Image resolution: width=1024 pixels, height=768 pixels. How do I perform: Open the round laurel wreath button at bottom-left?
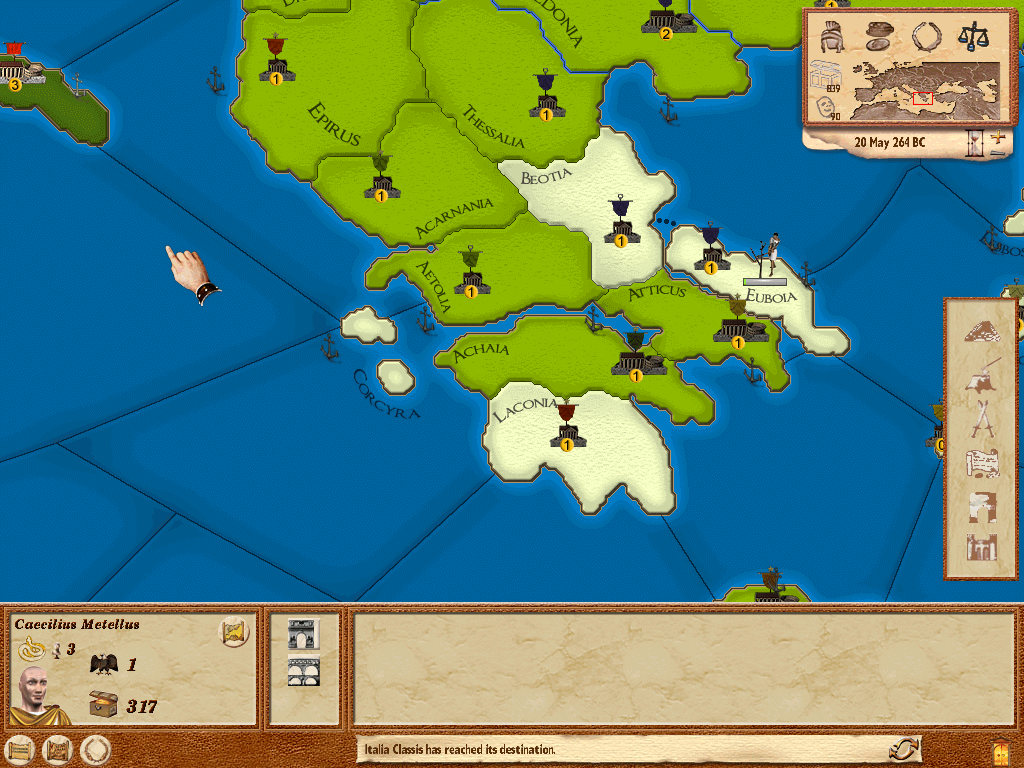95,749
